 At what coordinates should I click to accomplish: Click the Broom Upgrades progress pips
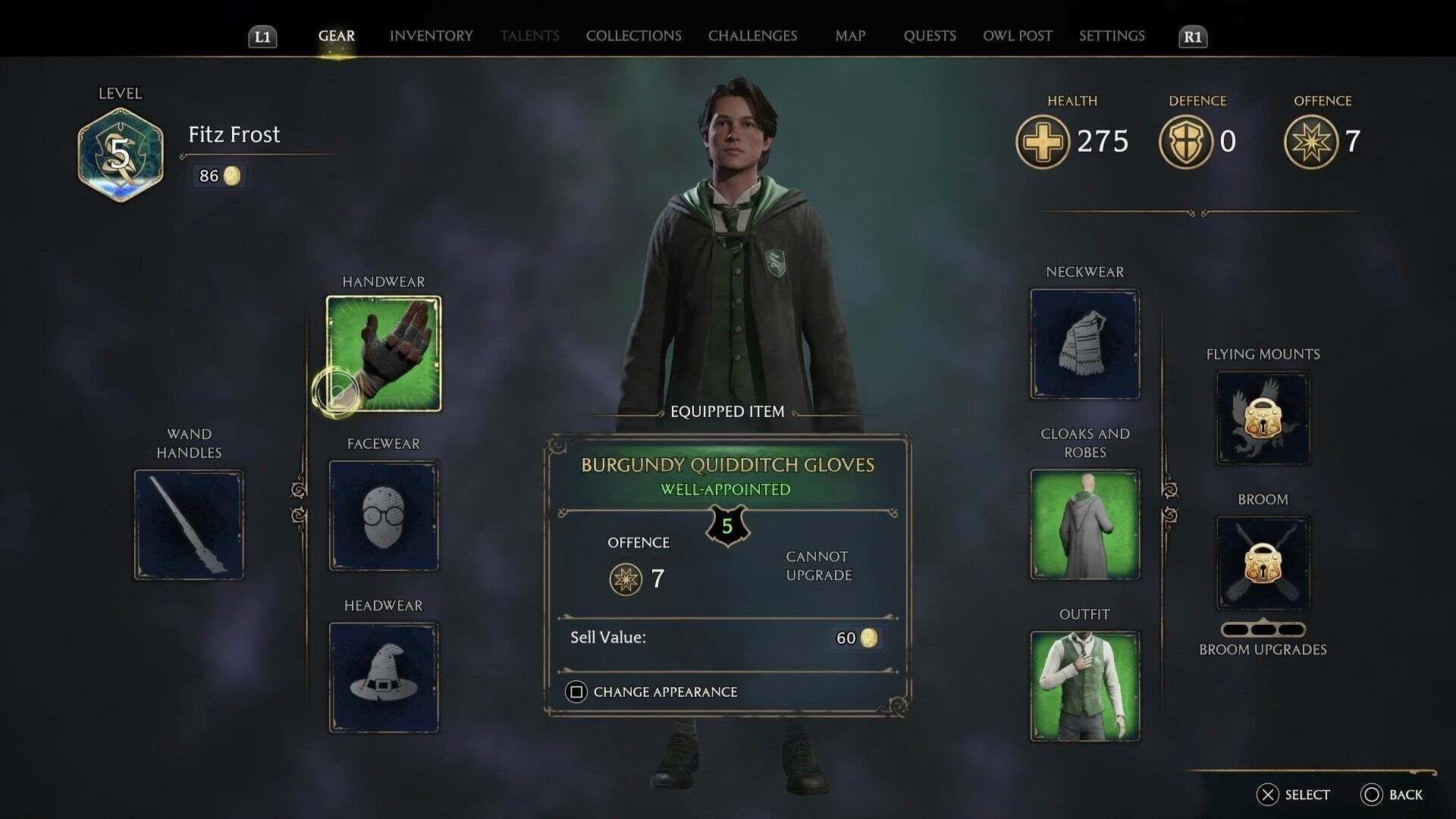click(1263, 629)
